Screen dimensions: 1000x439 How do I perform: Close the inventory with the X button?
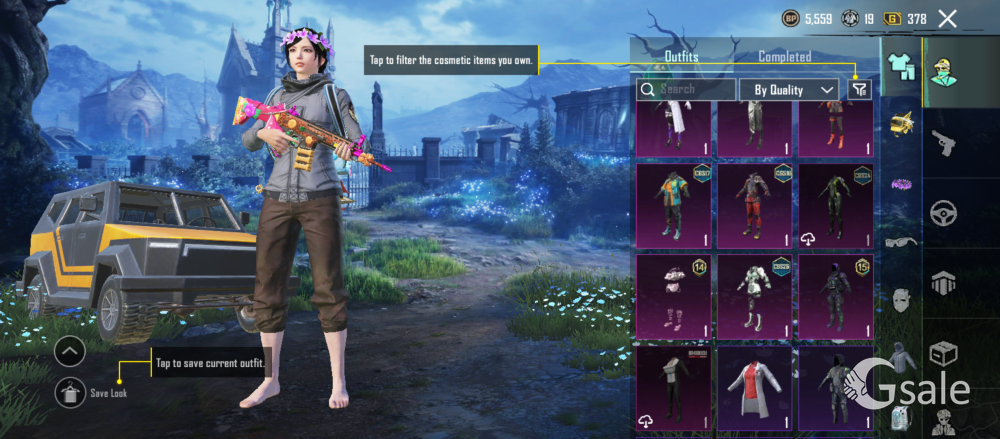947,18
